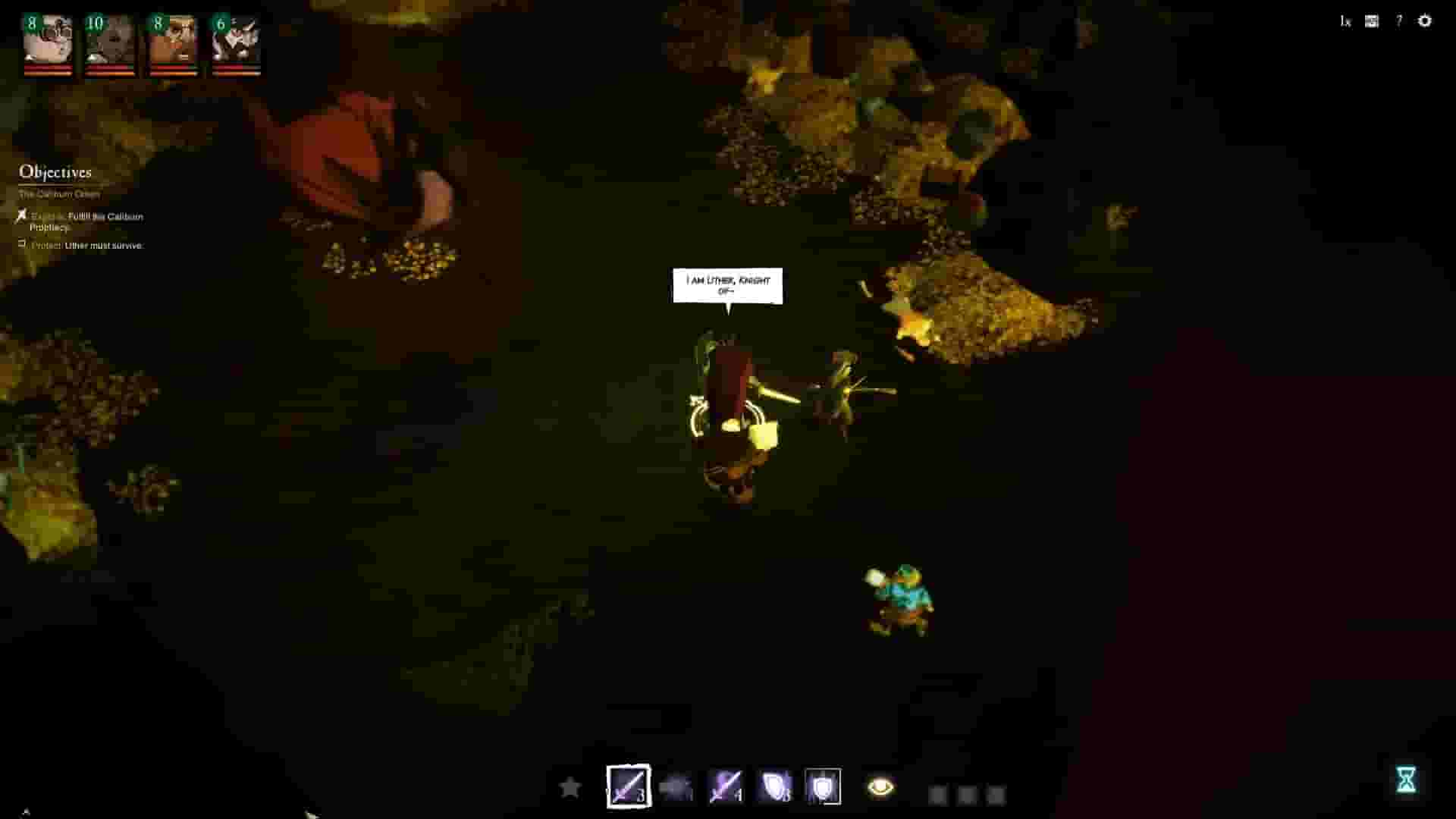1456x819 pixels.
Task: Select The Caliburn Omen quest label
Action: pos(58,193)
